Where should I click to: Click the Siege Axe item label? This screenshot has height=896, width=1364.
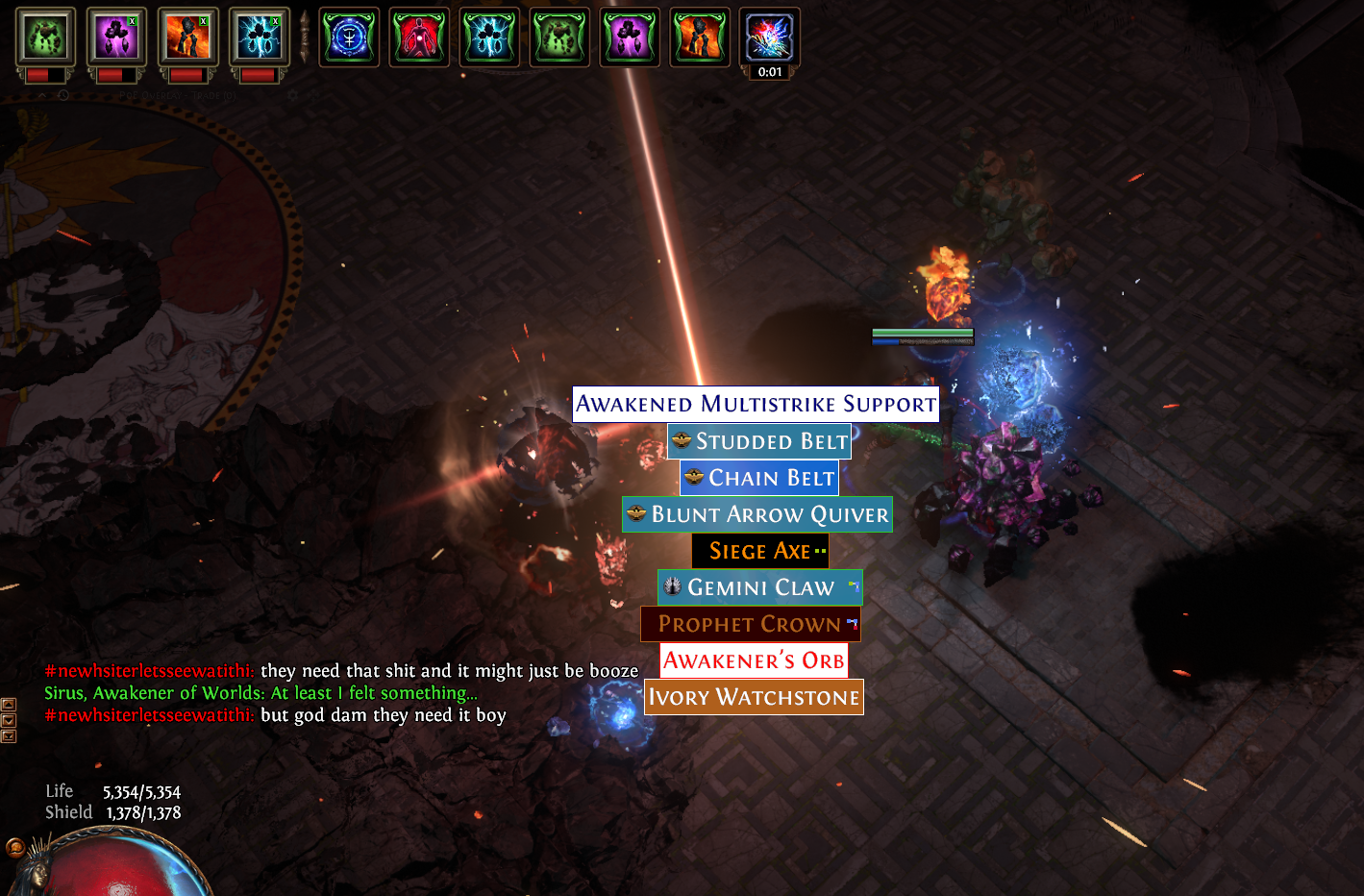760,551
